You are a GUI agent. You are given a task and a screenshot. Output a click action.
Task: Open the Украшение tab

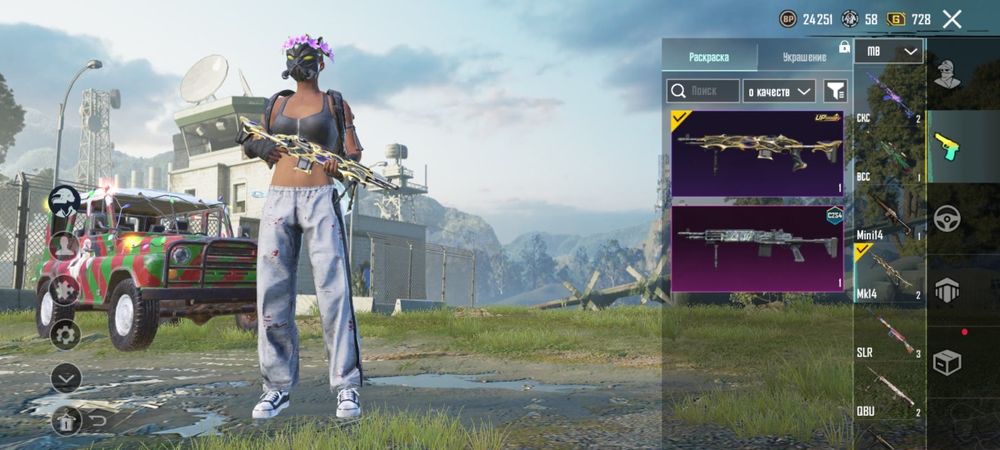803,57
